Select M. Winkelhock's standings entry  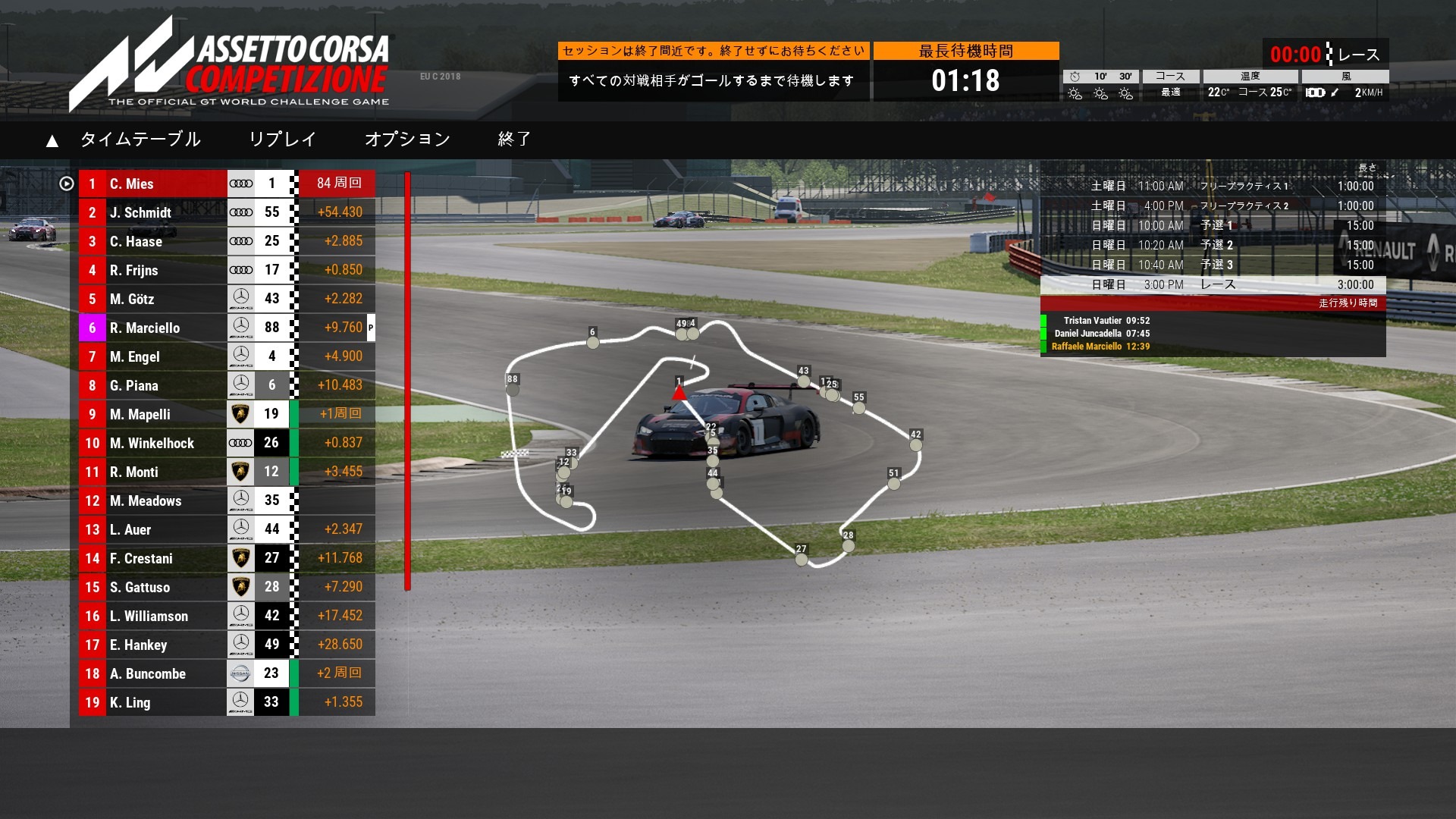click(x=152, y=444)
